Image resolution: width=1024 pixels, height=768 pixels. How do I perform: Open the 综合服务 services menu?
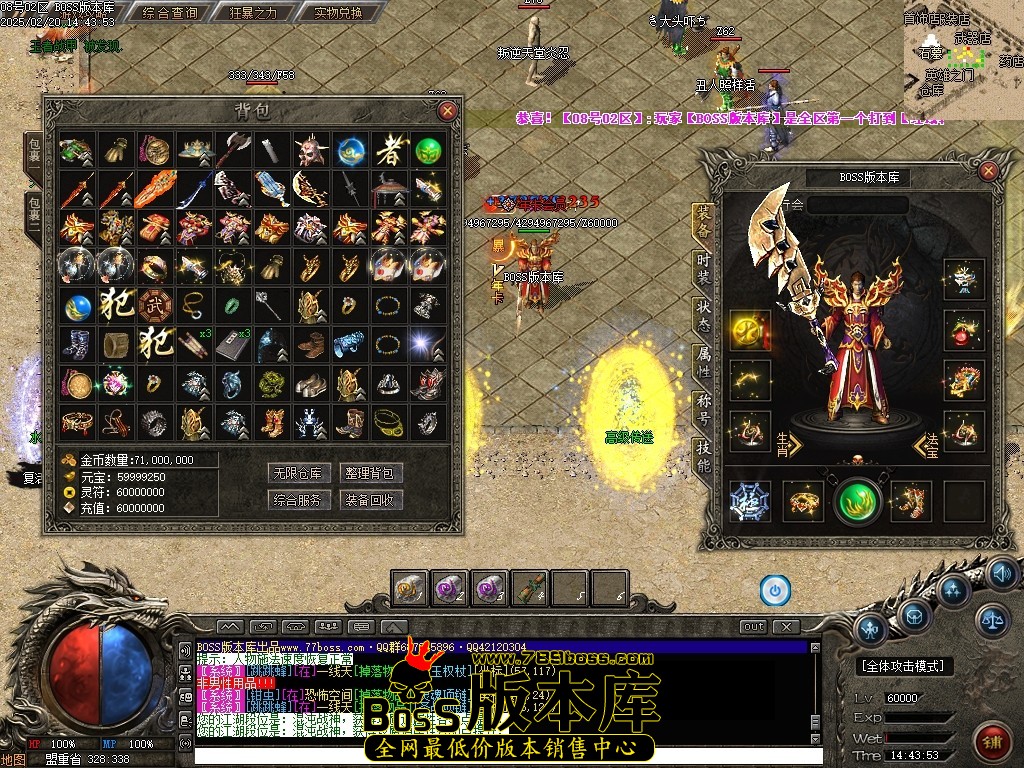(296, 499)
